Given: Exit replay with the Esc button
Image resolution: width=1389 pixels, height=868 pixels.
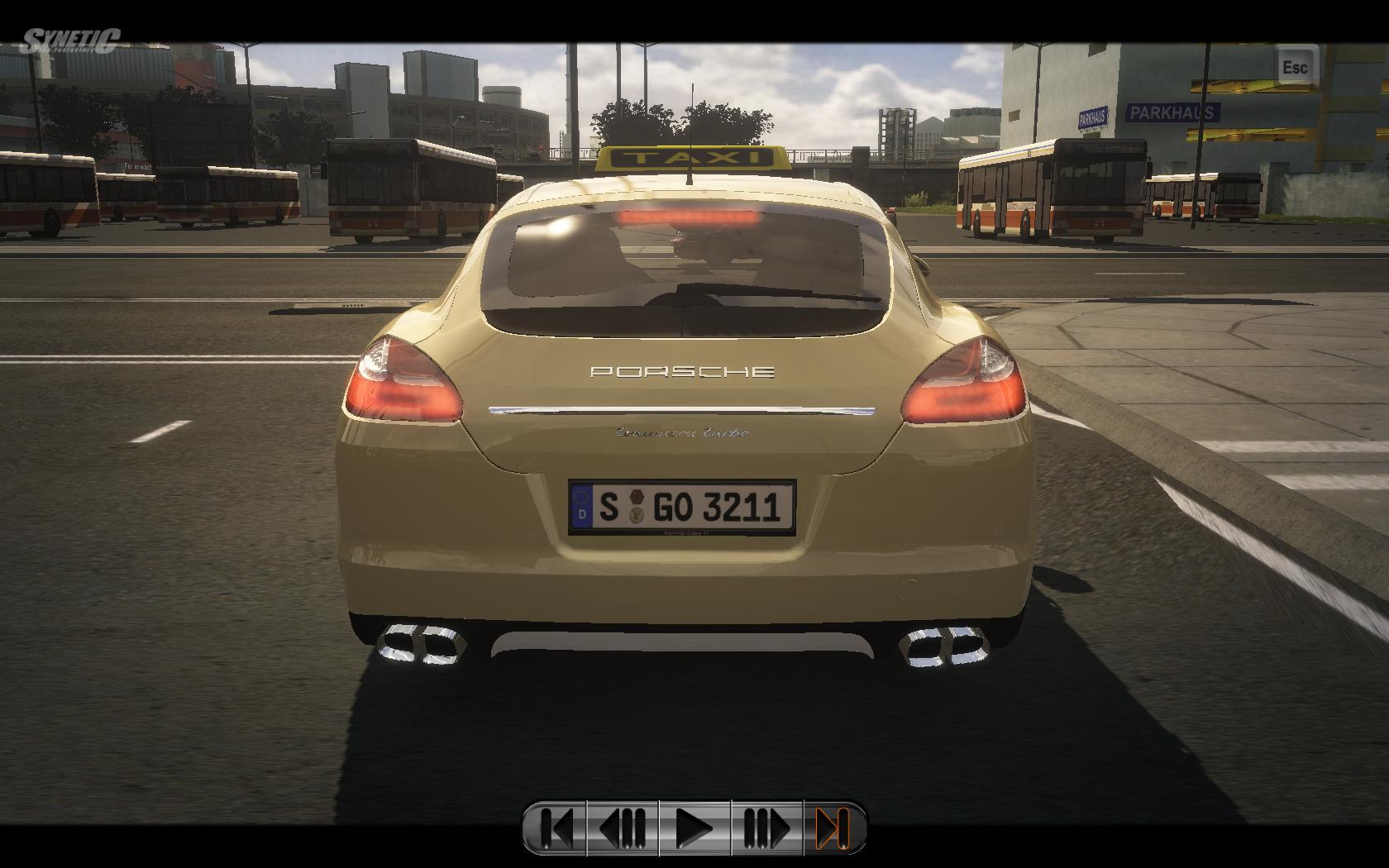Looking at the screenshot, I should [x=1295, y=66].
